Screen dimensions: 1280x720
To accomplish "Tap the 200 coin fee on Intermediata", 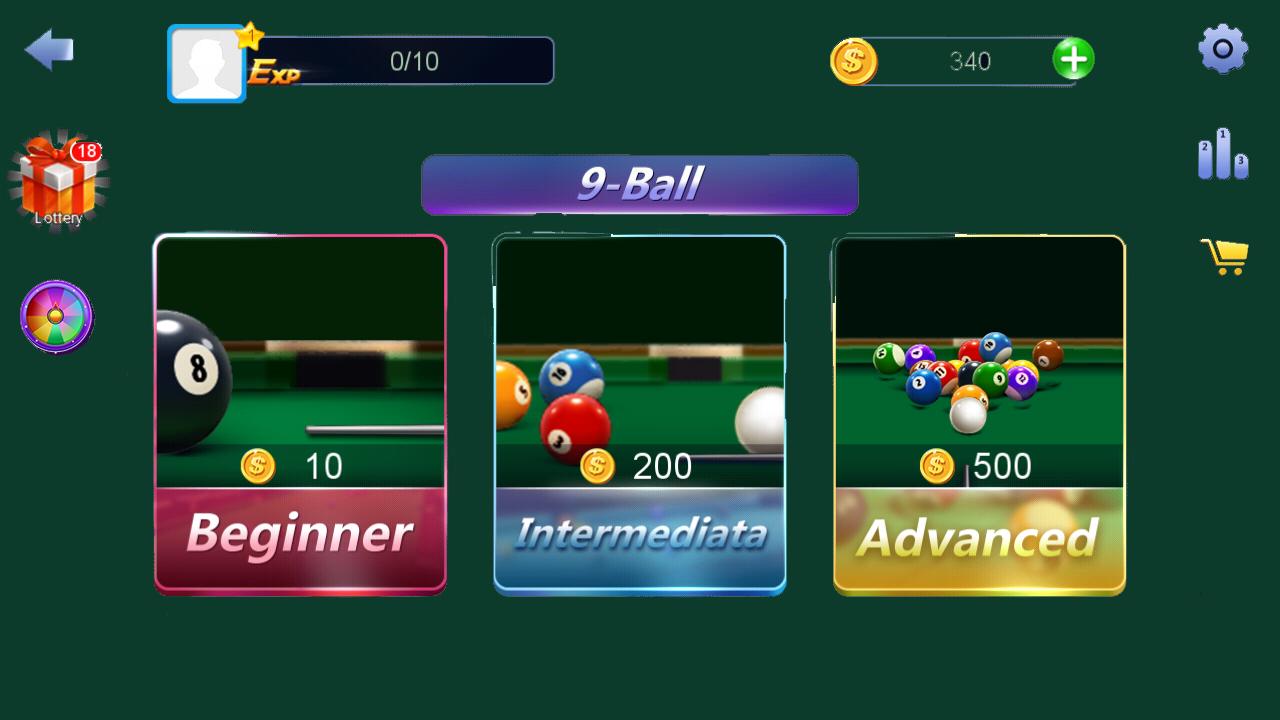I will pyautogui.click(x=640, y=465).
